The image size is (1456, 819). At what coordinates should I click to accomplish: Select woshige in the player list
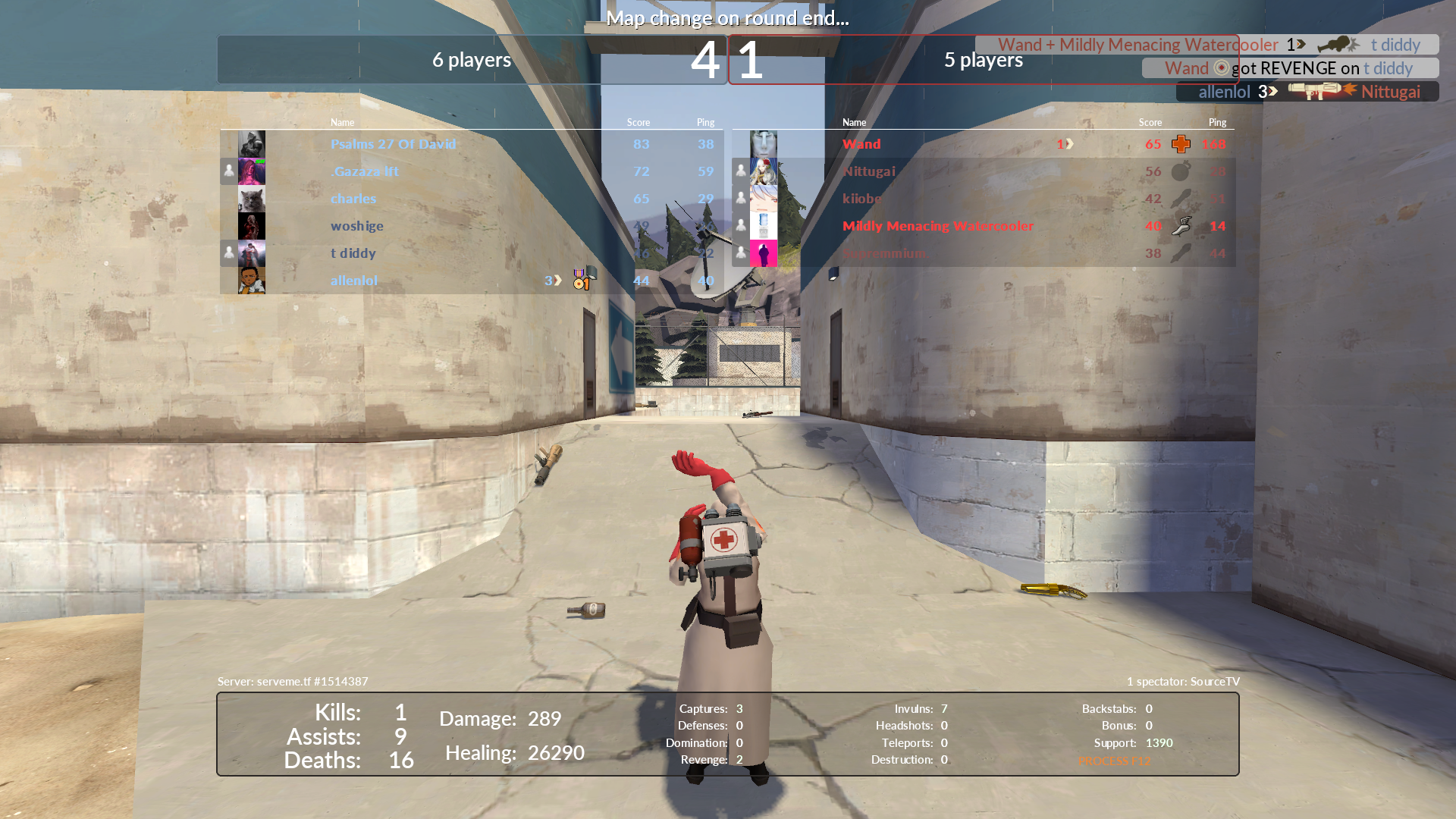357,226
